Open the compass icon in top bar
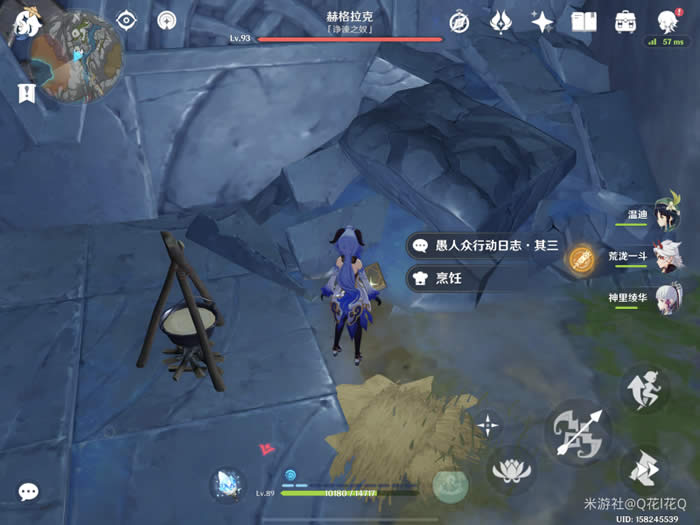 [459, 22]
